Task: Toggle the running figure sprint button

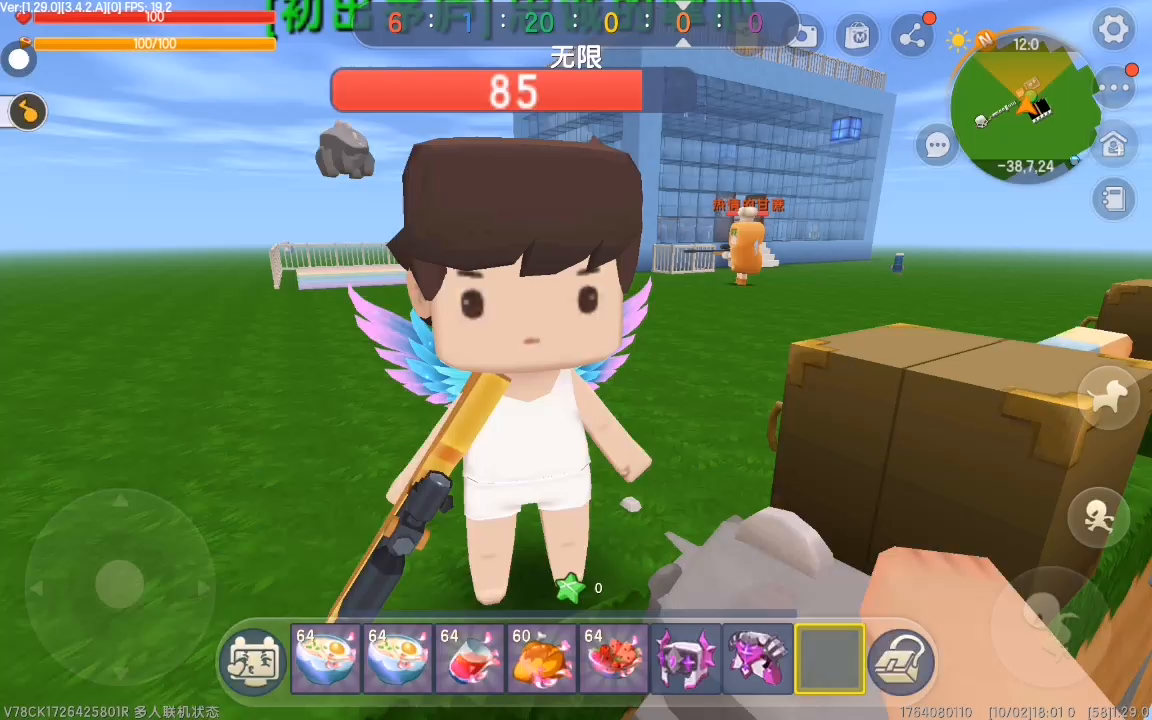Action: click(1098, 517)
